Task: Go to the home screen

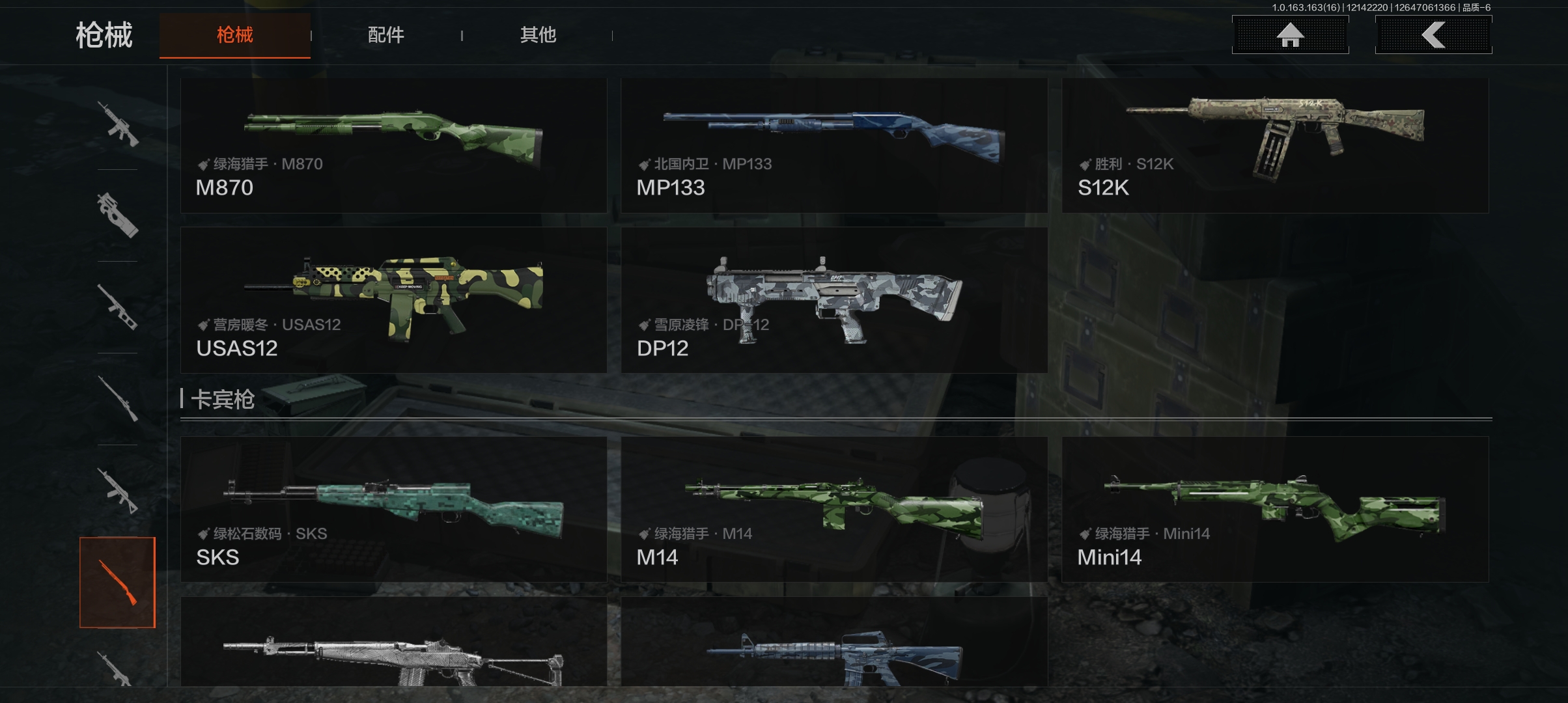Action: pos(1290,35)
